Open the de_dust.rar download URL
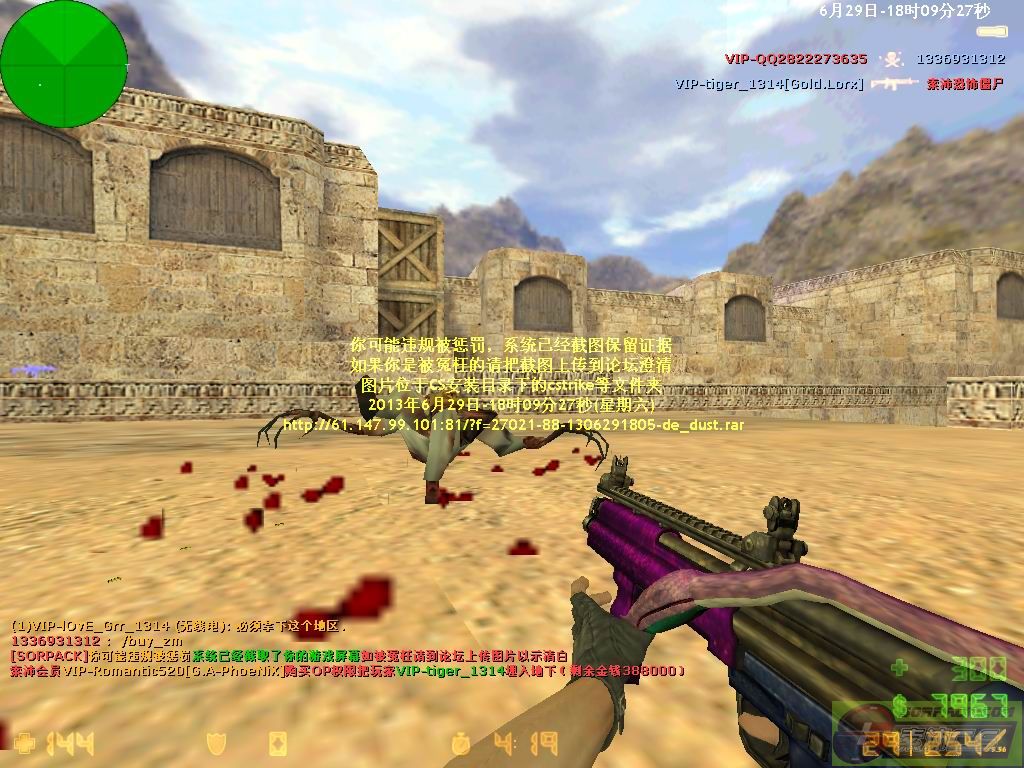The image size is (1024, 768). tap(513, 425)
